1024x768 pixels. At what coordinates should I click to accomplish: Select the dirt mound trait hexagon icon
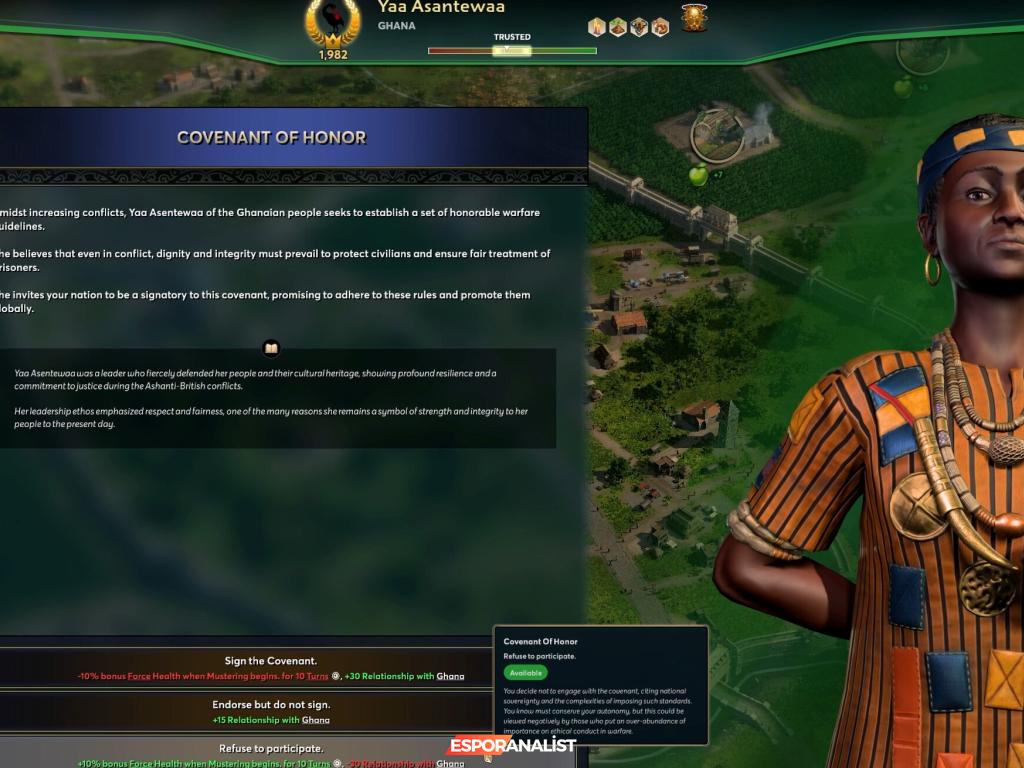(618, 27)
